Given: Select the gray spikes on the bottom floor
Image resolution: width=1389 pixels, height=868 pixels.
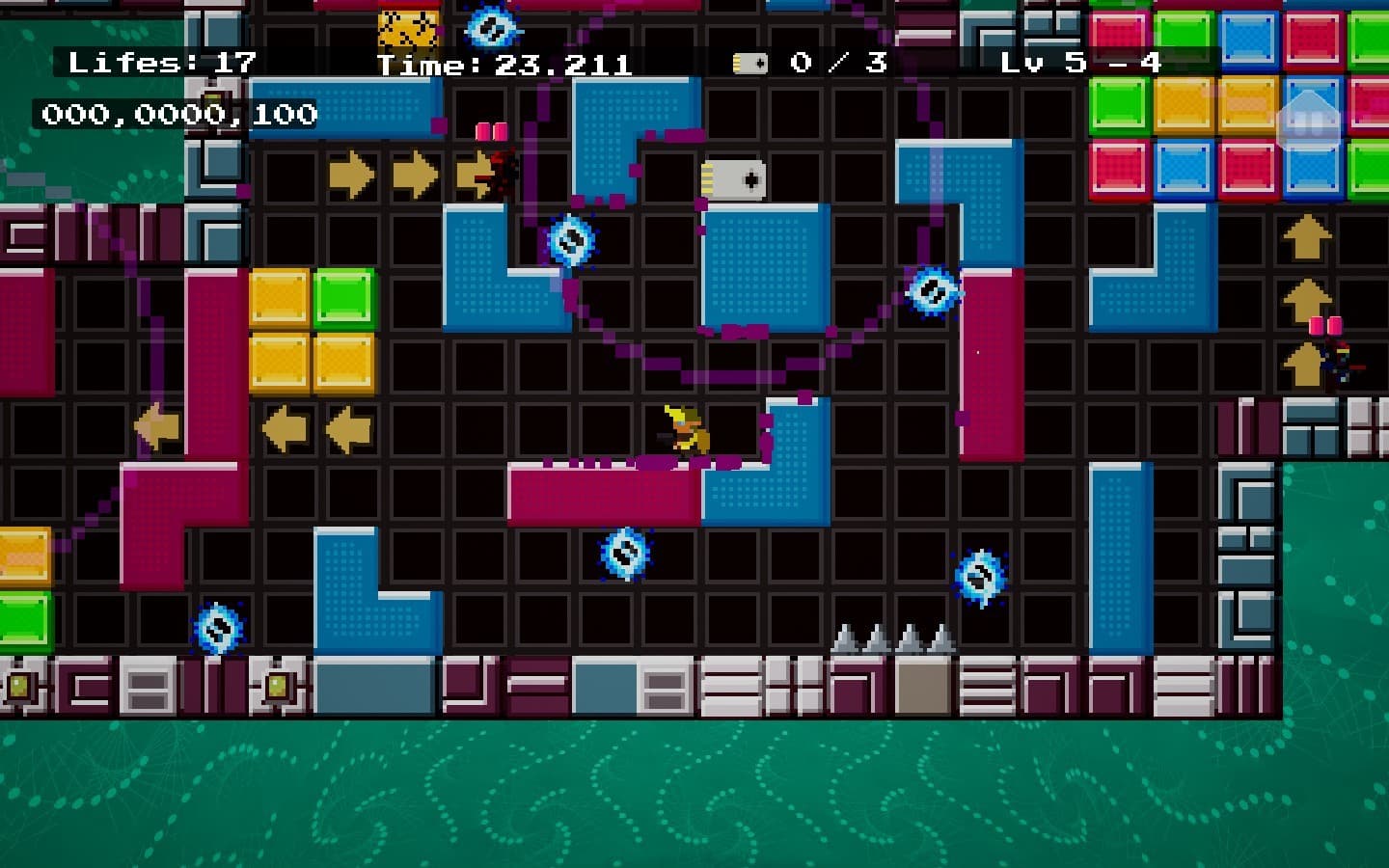Looking at the screenshot, I should (889, 641).
